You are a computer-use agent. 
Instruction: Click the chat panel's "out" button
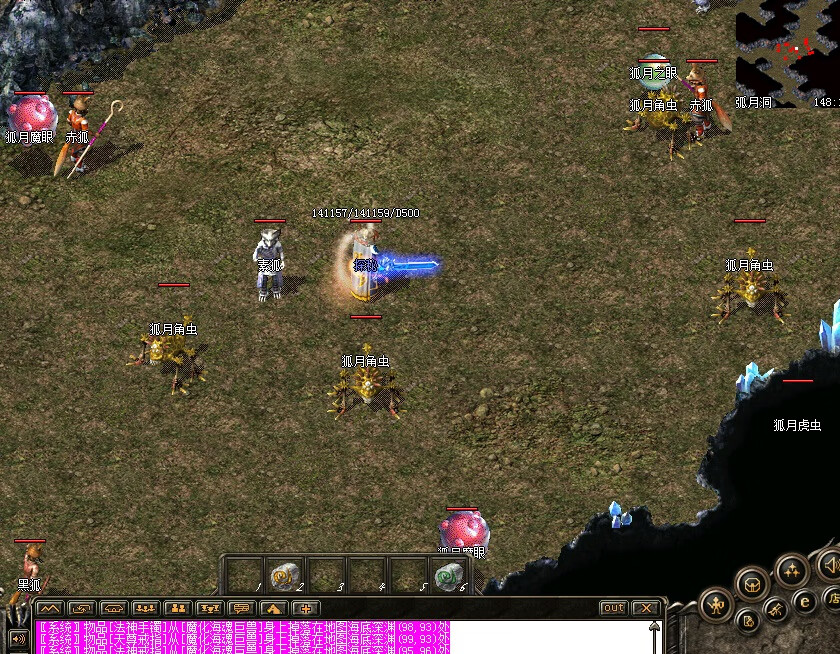[613, 608]
